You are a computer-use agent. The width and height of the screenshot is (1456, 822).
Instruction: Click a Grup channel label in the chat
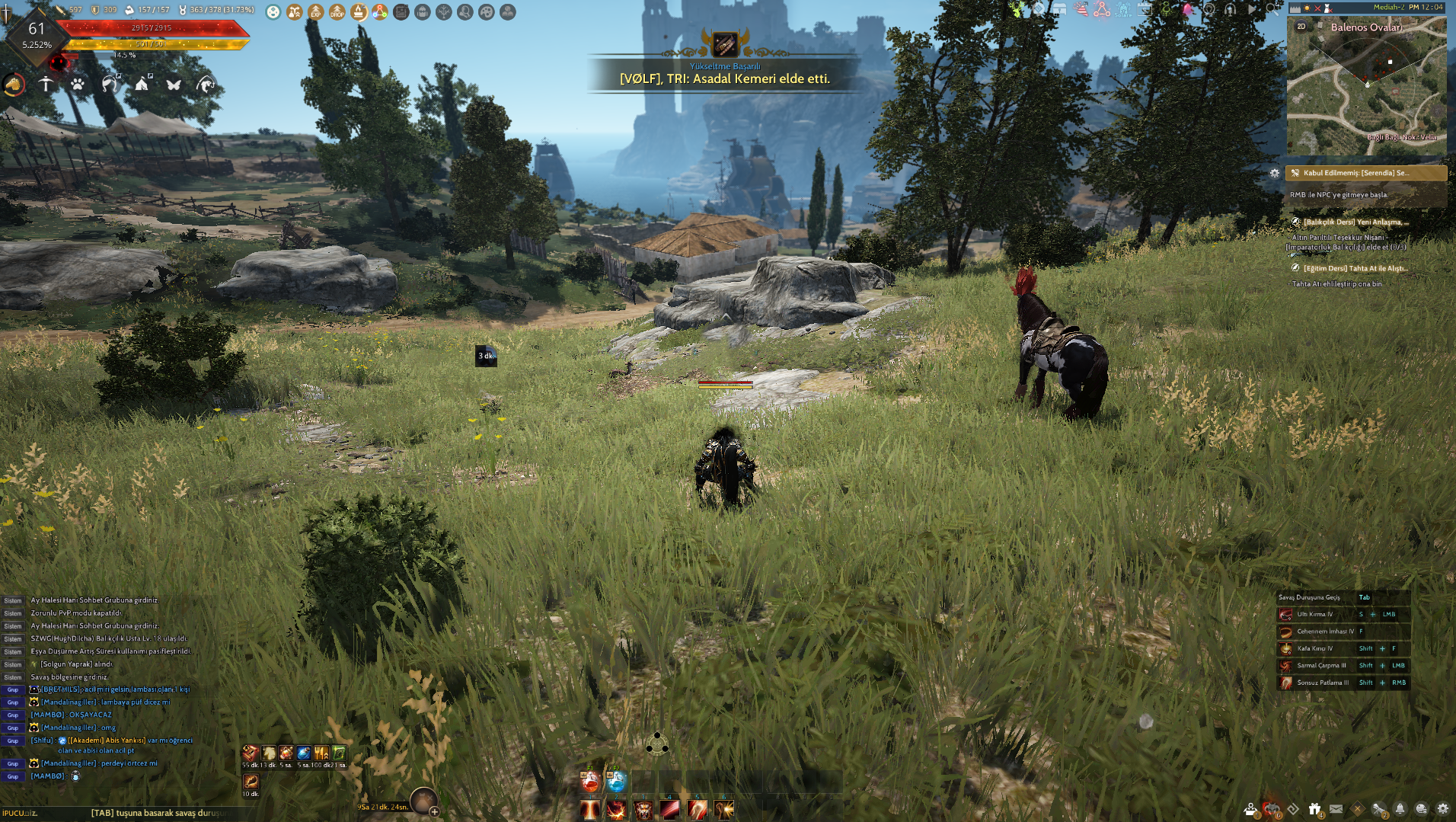pyautogui.click(x=11, y=690)
